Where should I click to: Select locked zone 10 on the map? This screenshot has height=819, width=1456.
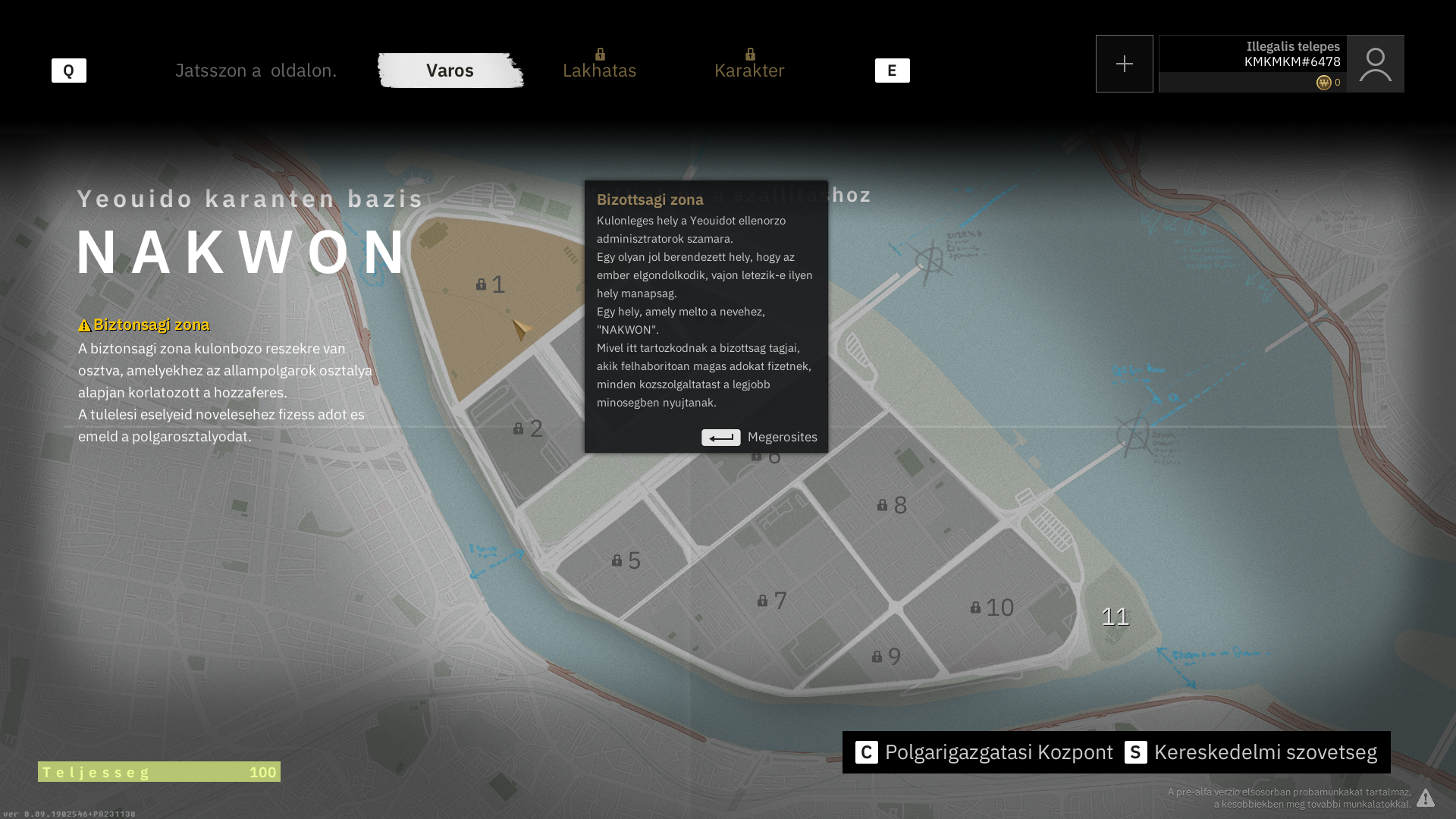point(993,607)
